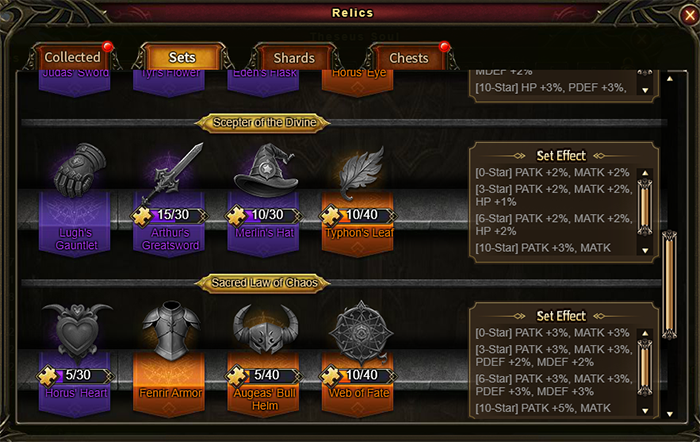
Task: Switch to the Collected tab
Action: pos(73,58)
